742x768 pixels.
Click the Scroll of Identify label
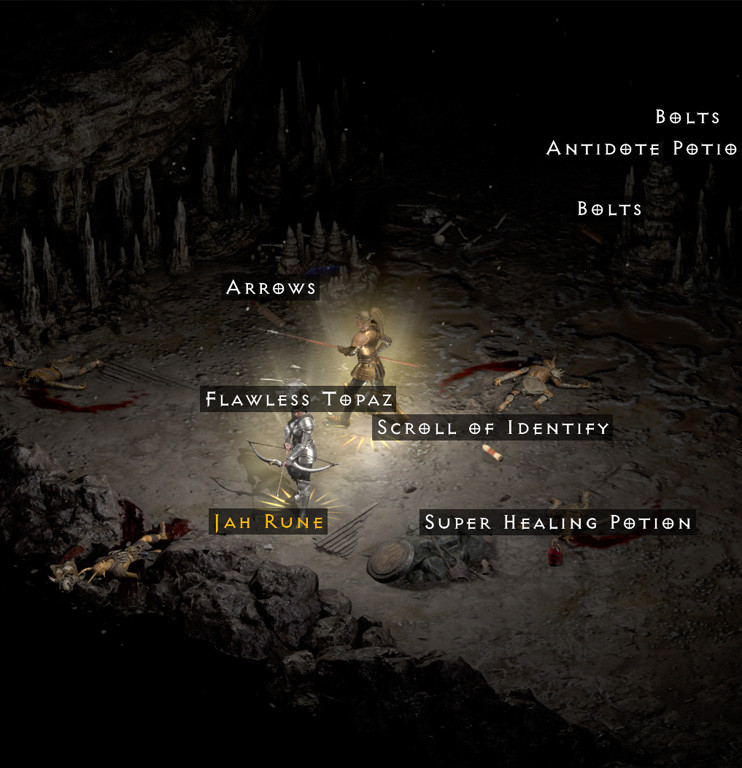tap(493, 428)
